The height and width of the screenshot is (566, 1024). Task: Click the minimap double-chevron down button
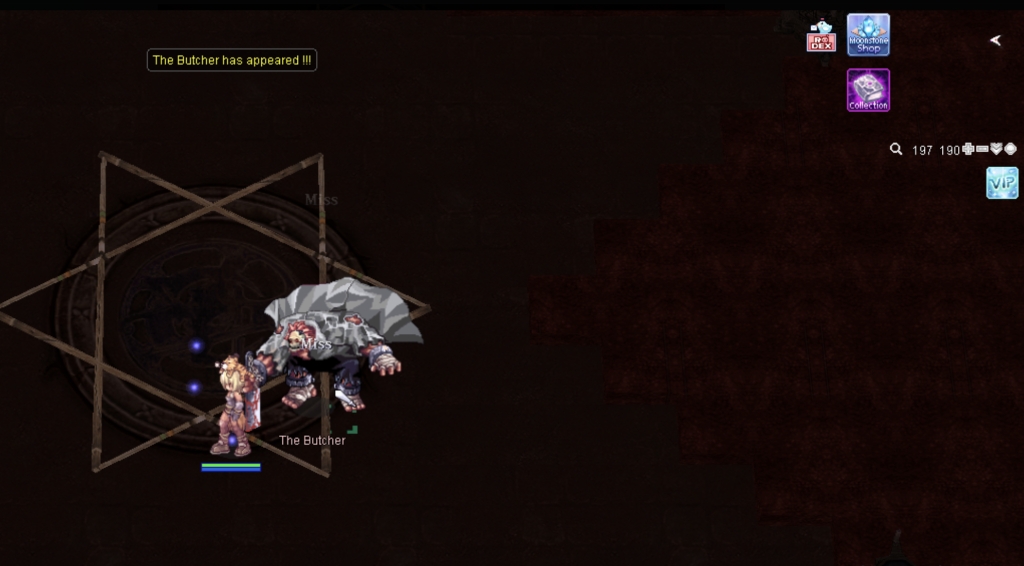coord(996,149)
